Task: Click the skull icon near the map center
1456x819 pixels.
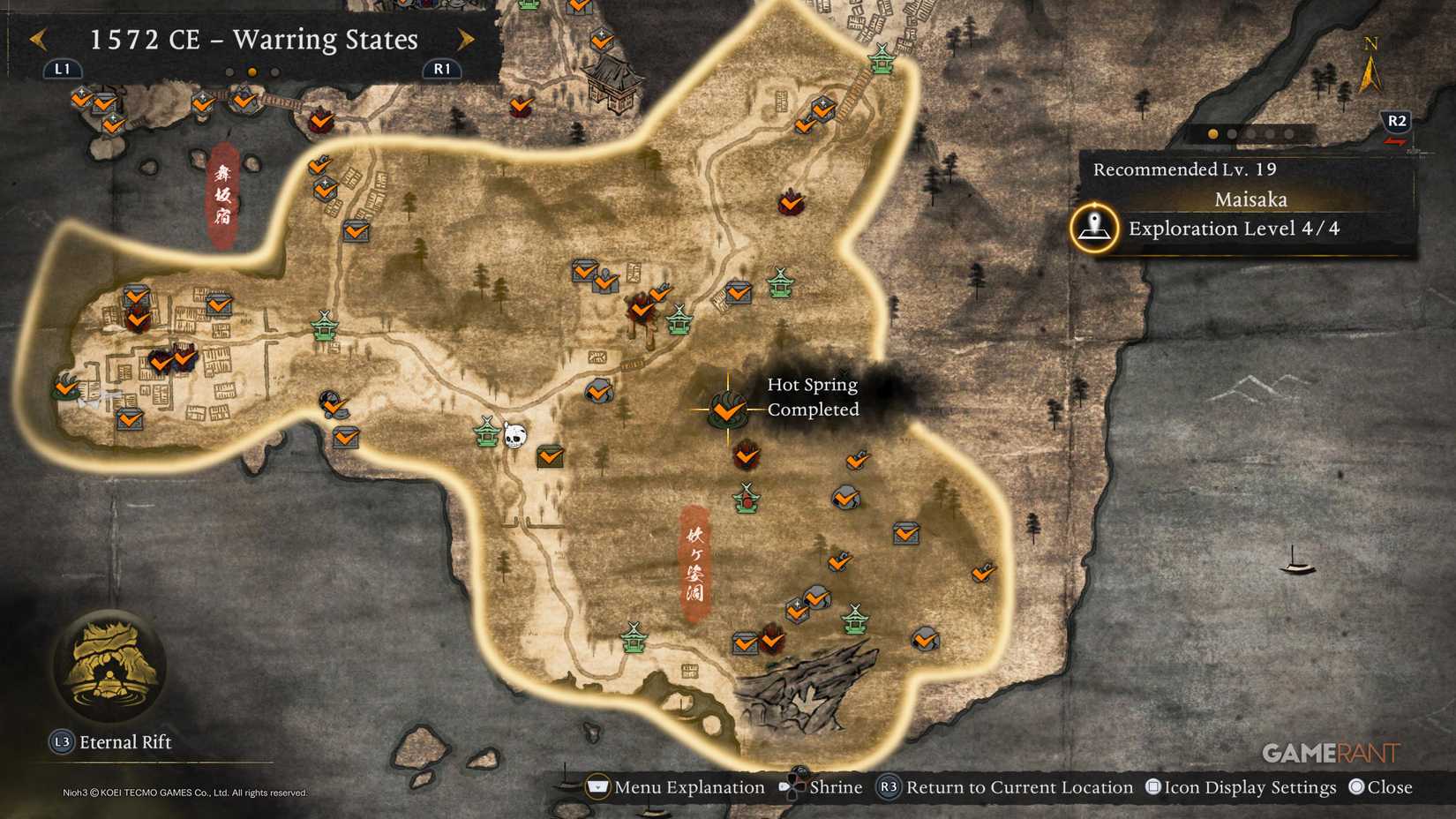Action: [x=514, y=433]
